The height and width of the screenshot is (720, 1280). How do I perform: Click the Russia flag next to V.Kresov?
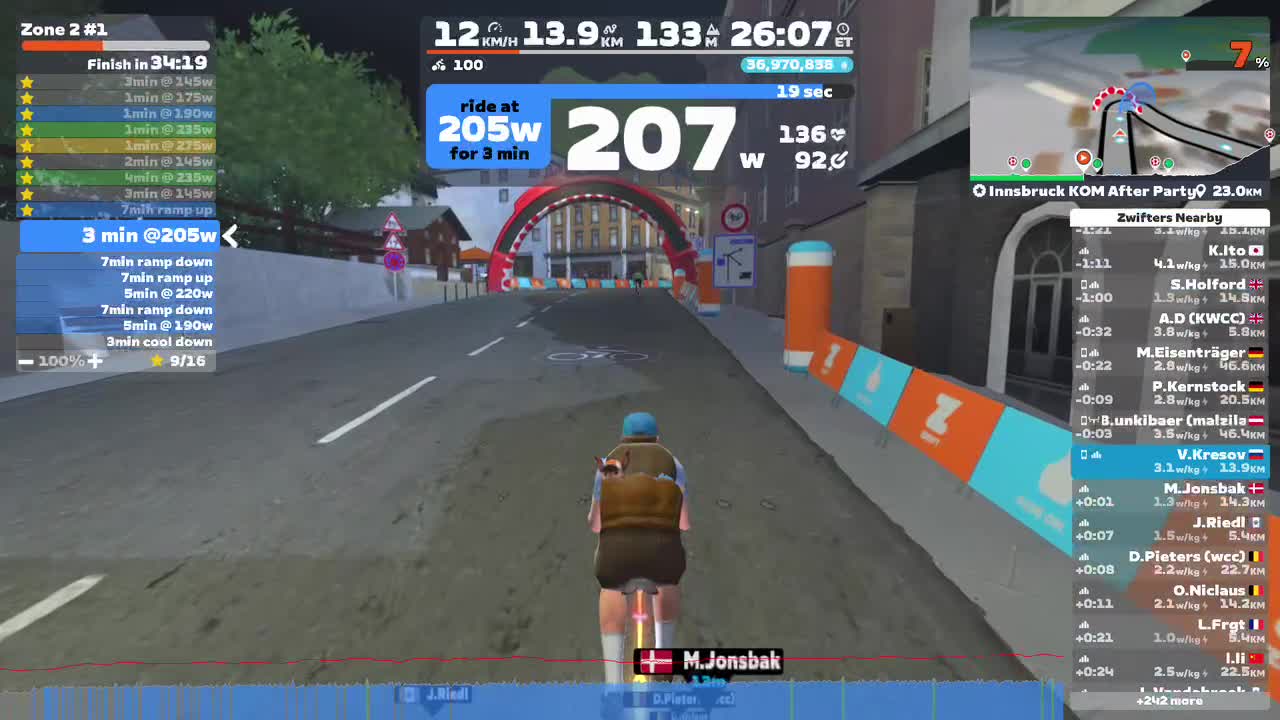1256,454
